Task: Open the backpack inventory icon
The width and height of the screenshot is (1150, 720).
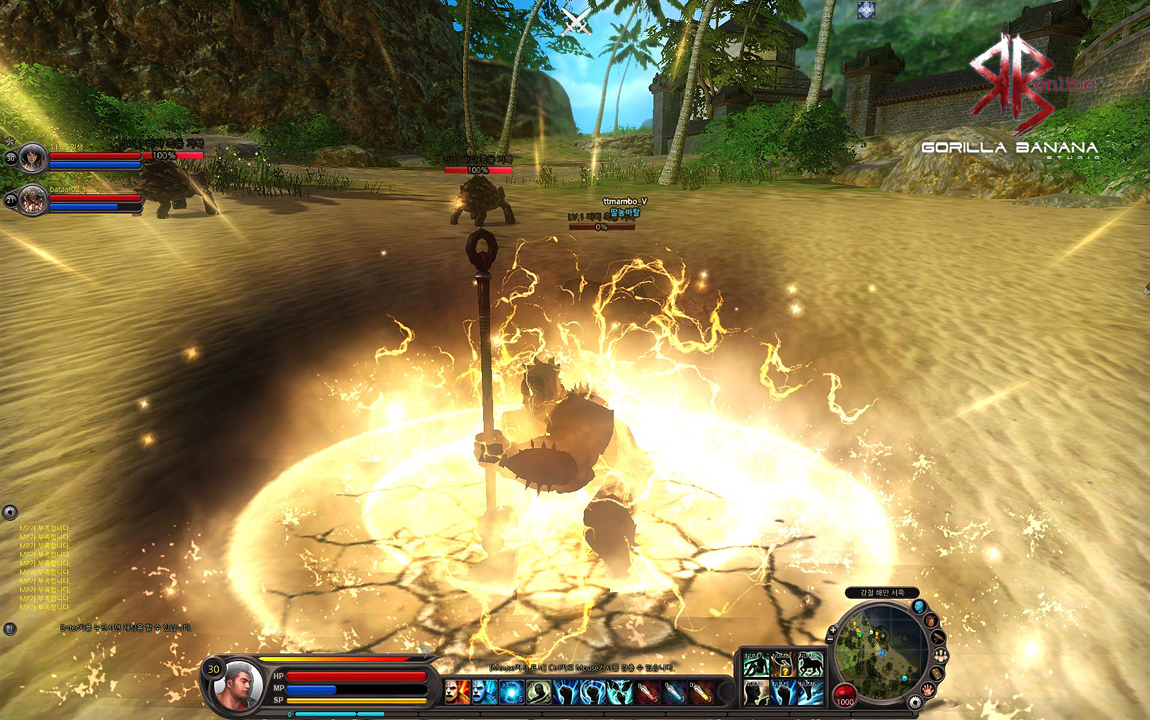Action: click(932, 620)
